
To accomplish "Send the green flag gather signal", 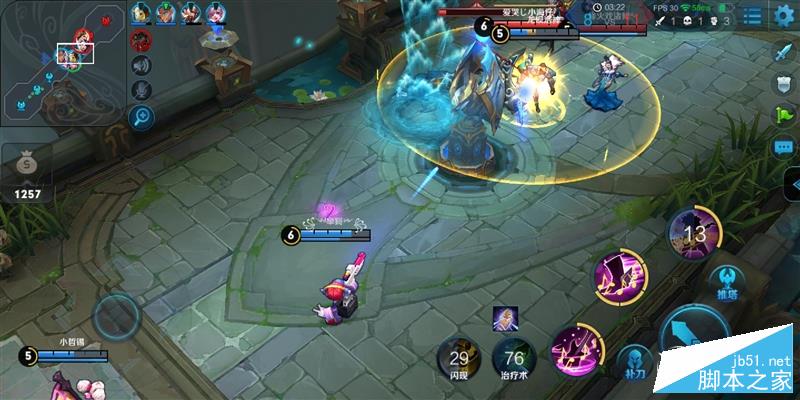I will 783,115.
